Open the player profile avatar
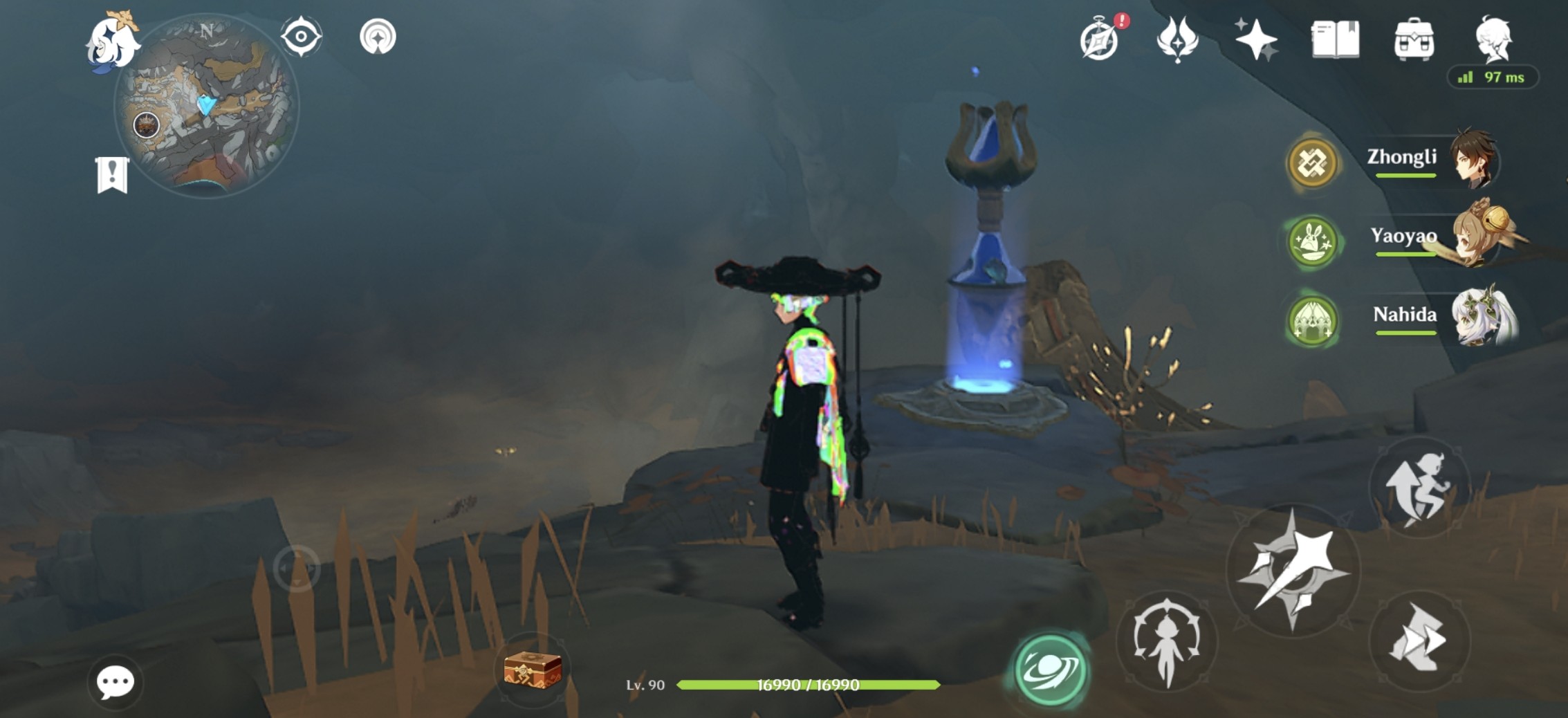This screenshot has height=718, width=1568. click(1495, 38)
